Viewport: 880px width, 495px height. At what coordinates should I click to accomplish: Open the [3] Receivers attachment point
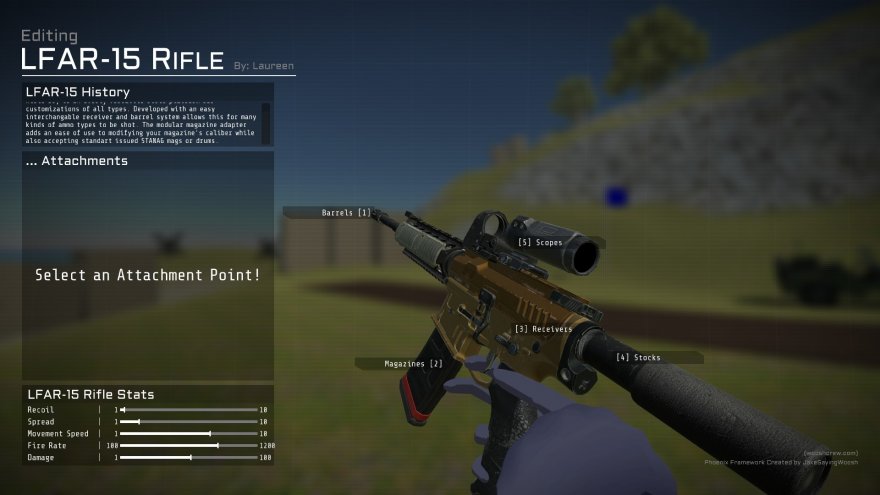click(543, 328)
